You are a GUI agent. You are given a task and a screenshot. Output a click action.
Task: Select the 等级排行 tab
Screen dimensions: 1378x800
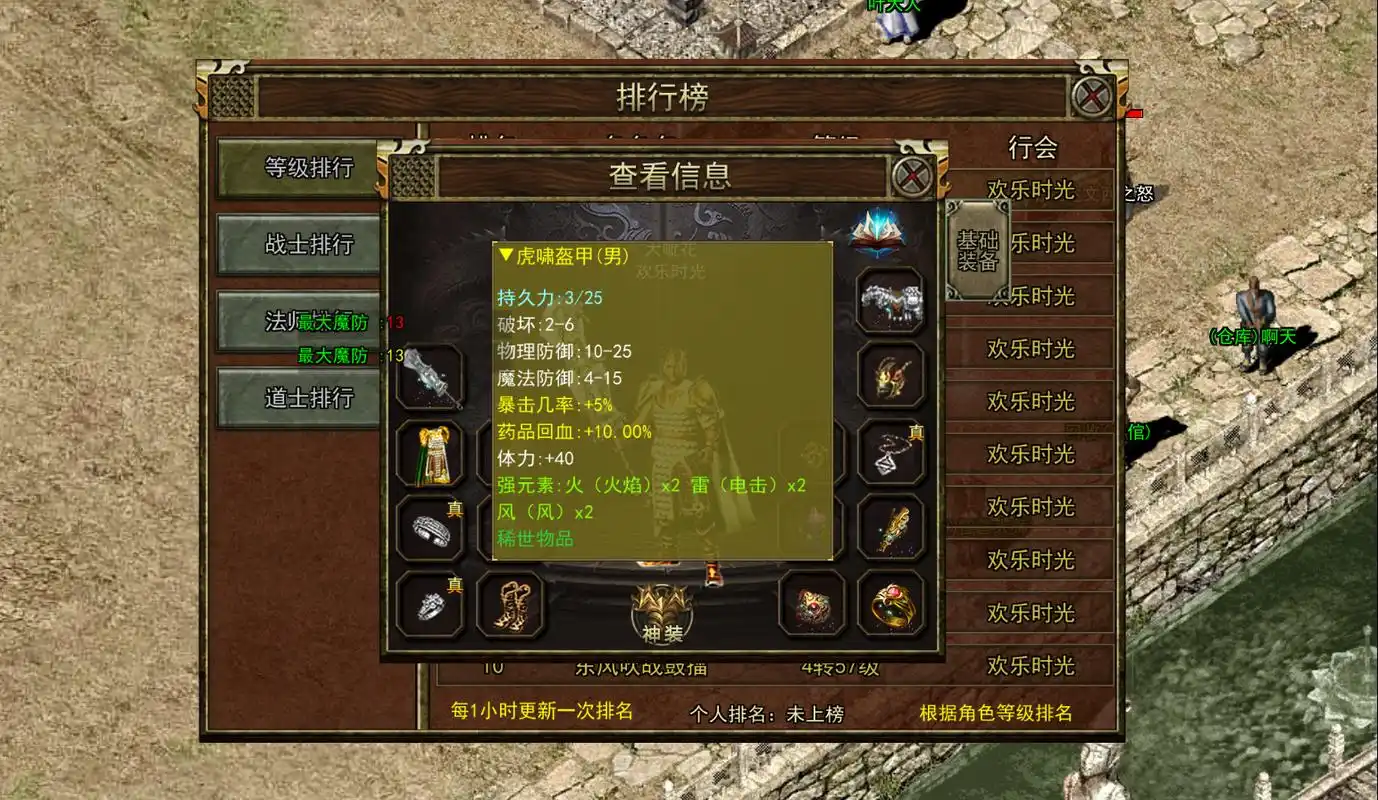297,169
